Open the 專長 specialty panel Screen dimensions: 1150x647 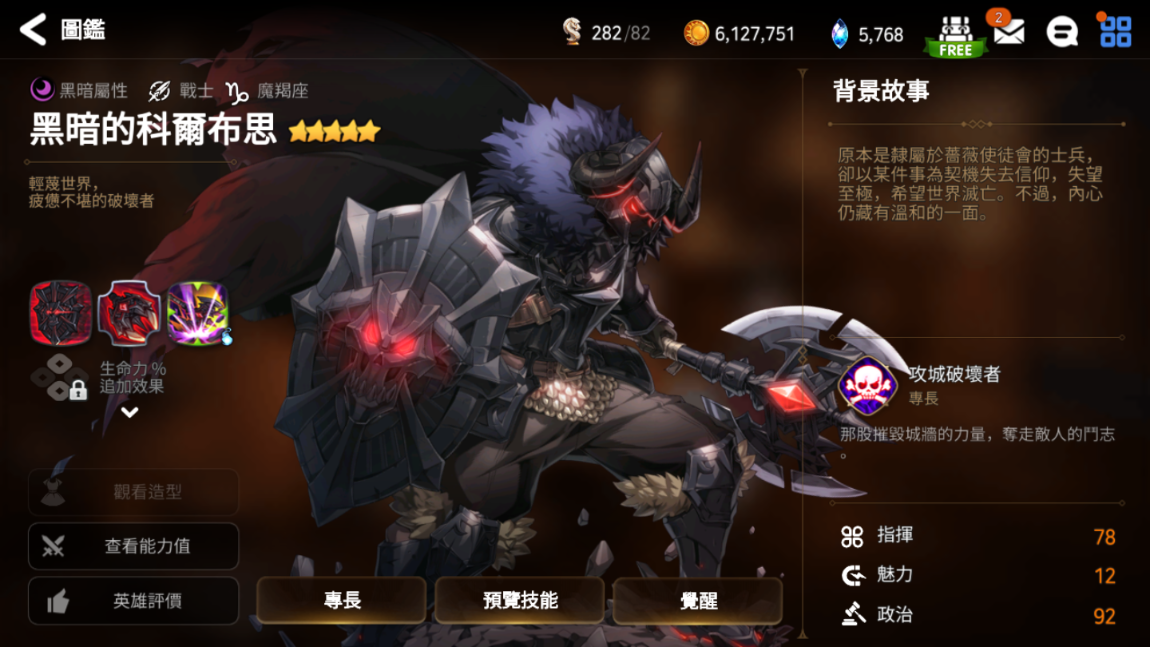pyautogui.click(x=342, y=600)
